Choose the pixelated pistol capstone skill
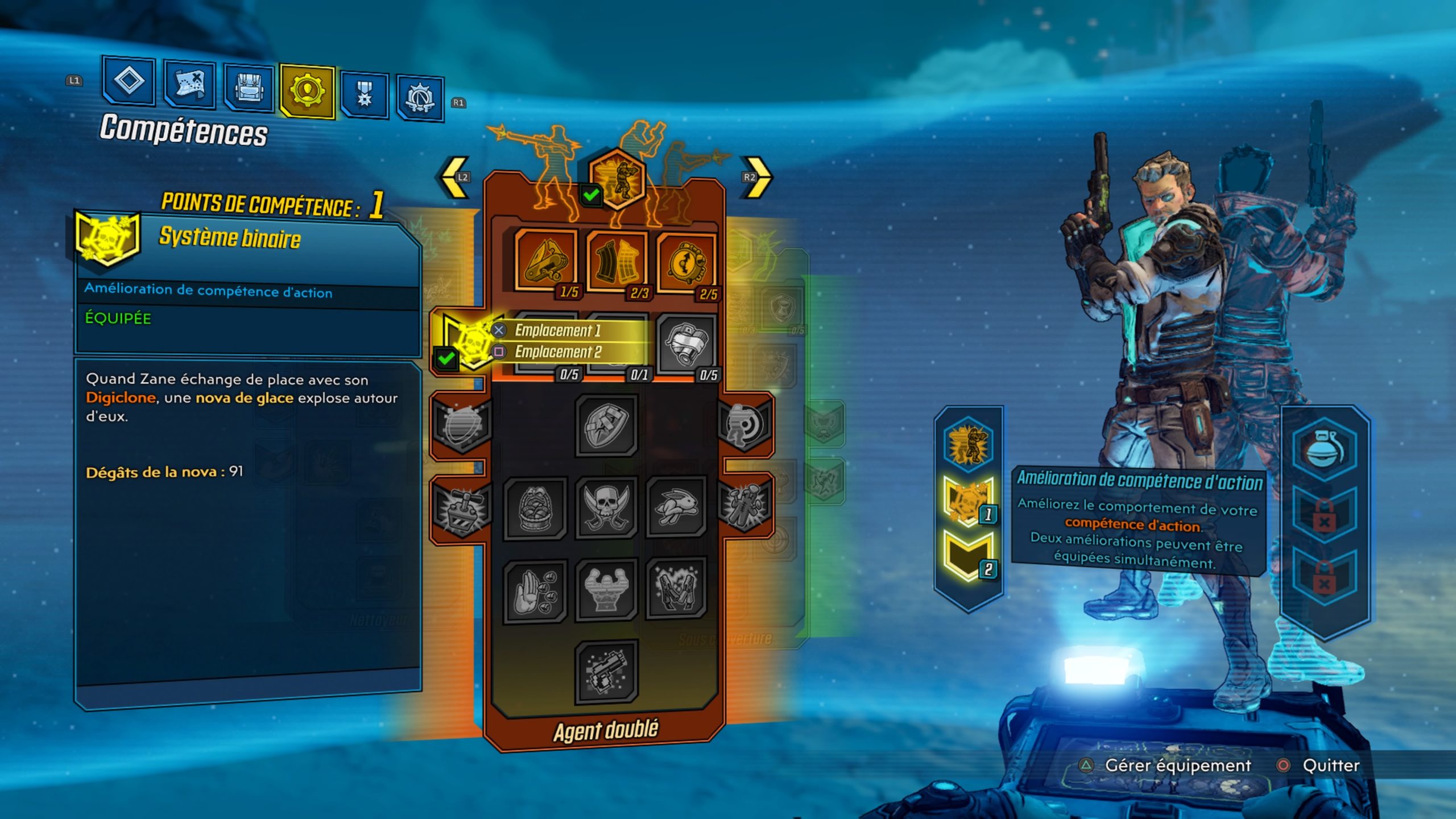 (606, 672)
